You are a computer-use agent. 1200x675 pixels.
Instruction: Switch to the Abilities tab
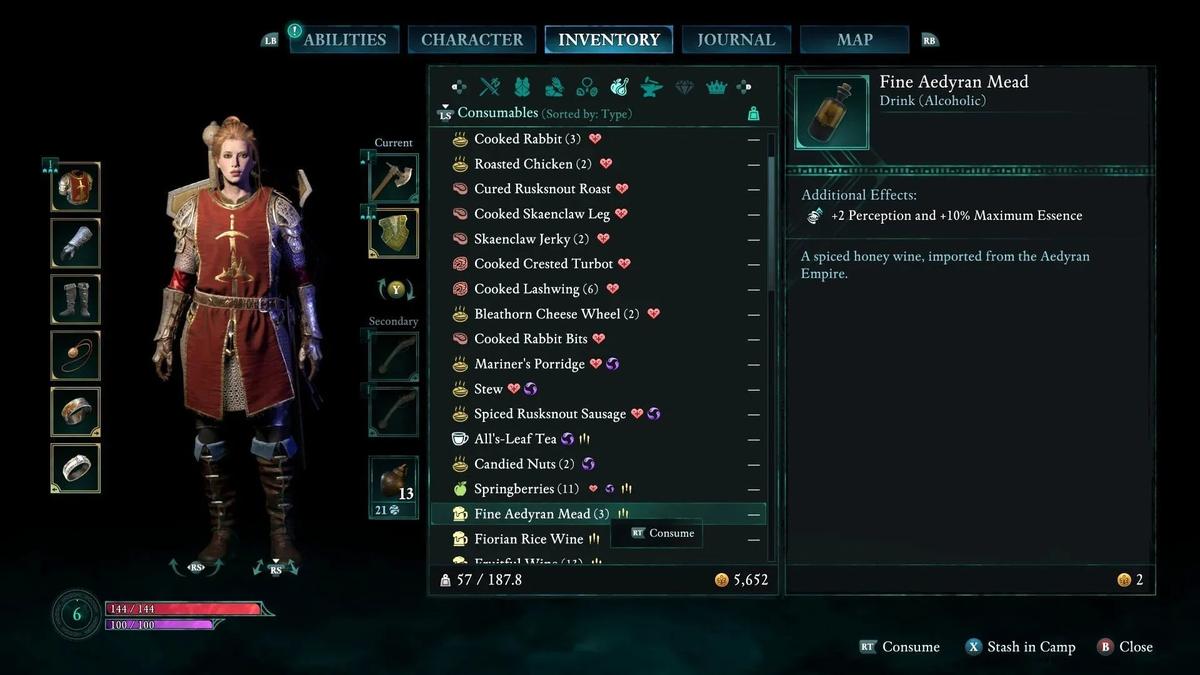pyautogui.click(x=344, y=40)
